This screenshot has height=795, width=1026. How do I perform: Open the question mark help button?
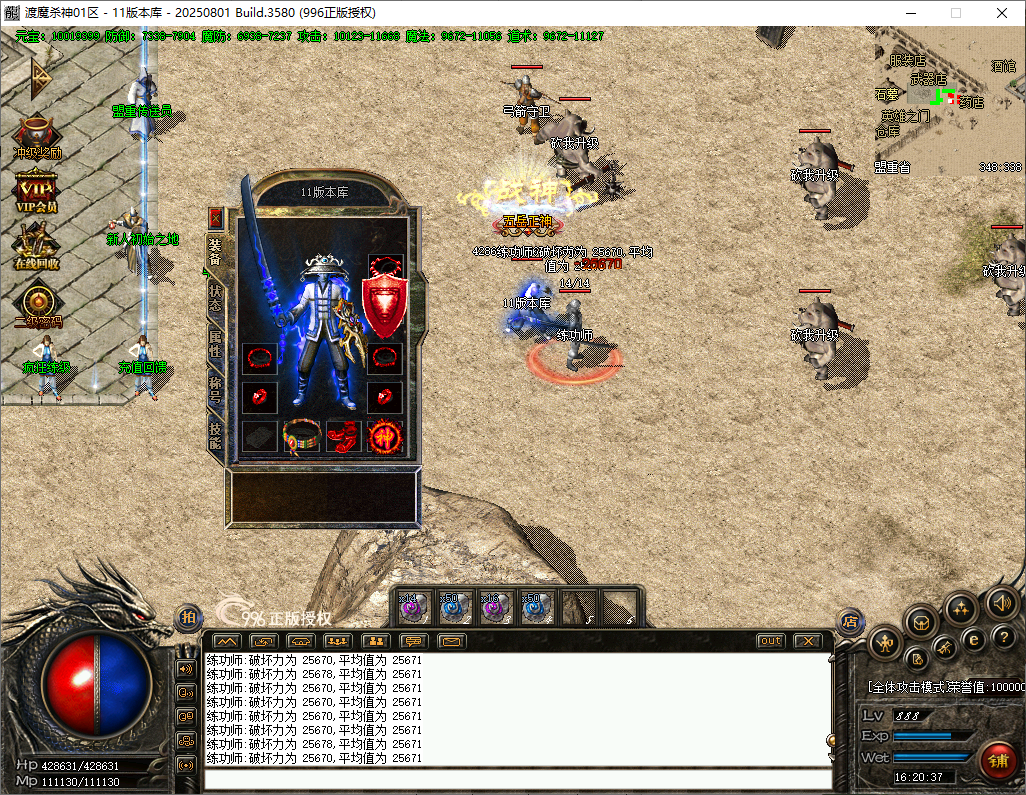(x=1003, y=637)
